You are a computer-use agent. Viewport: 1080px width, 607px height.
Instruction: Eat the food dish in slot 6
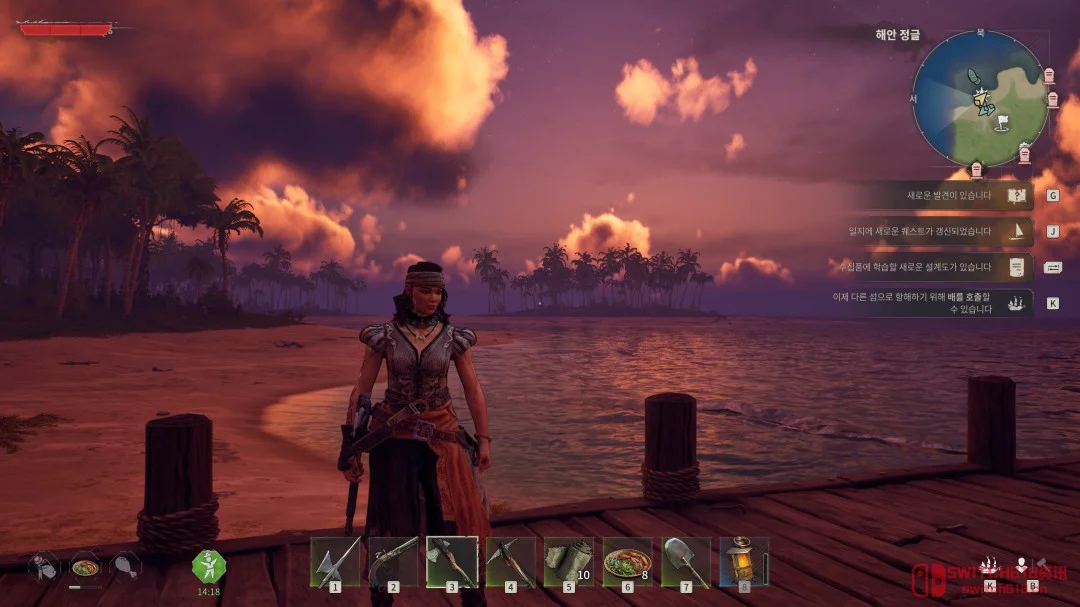click(x=627, y=562)
